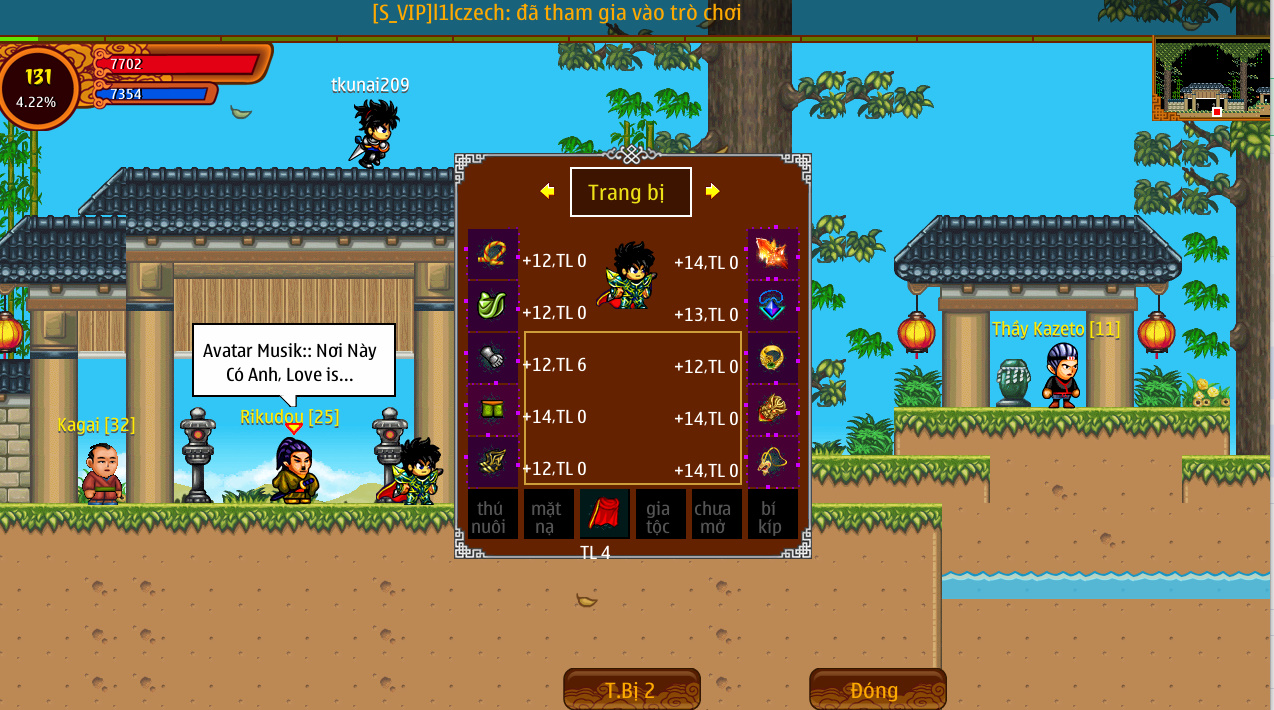Open the thú nuôi pet slot
This screenshot has width=1274, height=710.
pyautogui.click(x=493, y=515)
